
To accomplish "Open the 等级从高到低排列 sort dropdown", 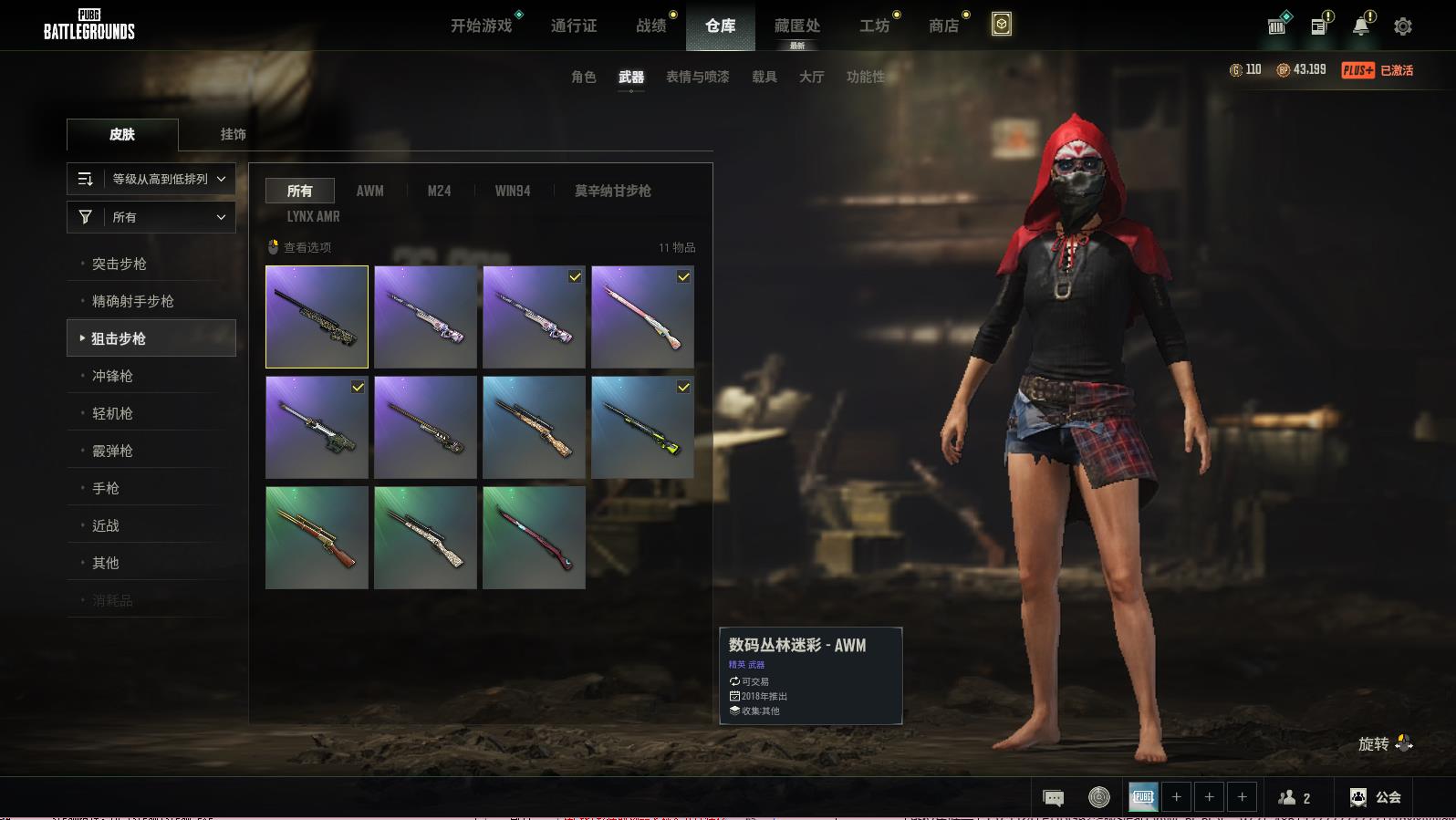I will (x=151, y=179).
